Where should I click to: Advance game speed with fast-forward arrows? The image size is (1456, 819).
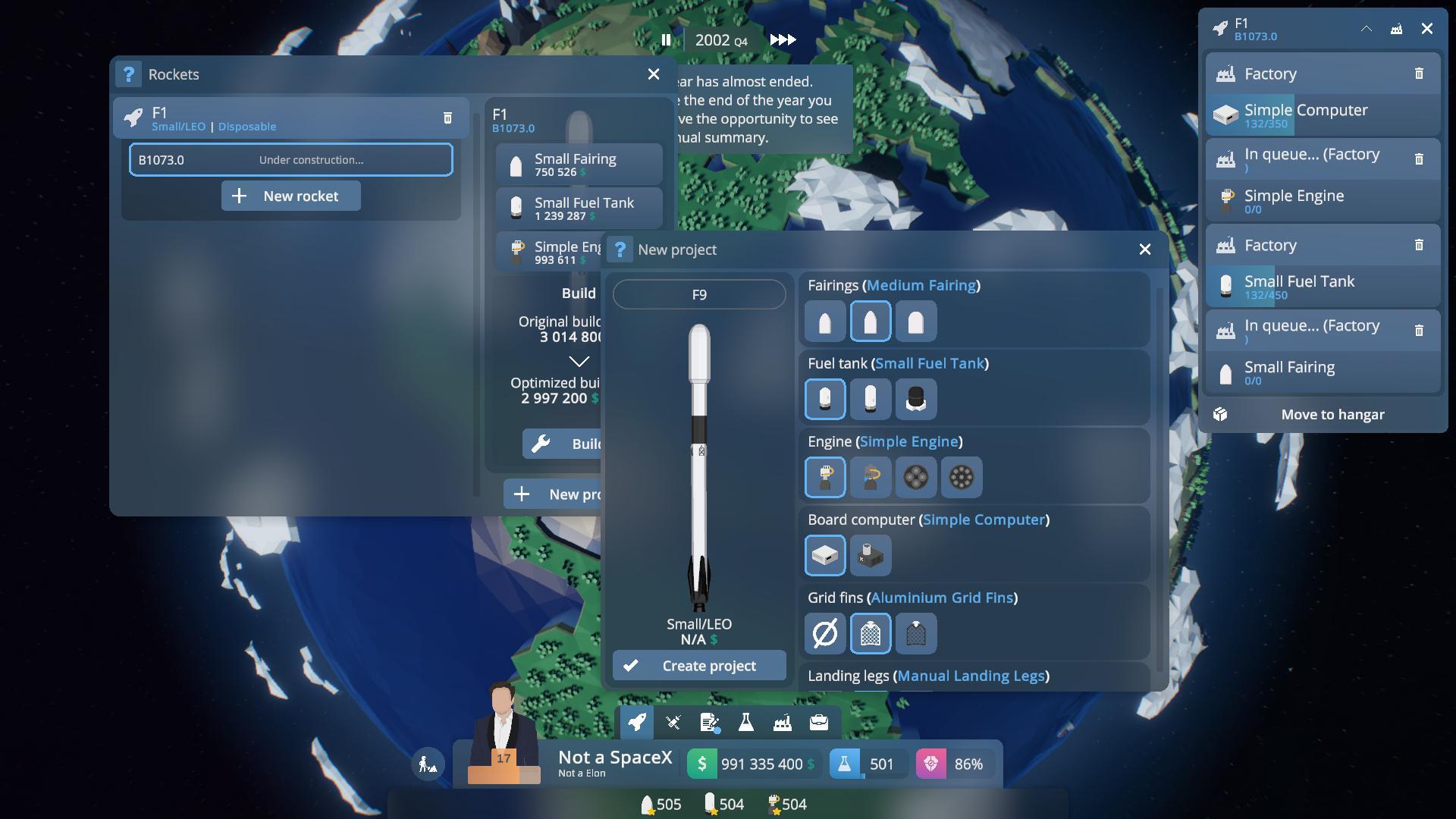pos(783,39)
